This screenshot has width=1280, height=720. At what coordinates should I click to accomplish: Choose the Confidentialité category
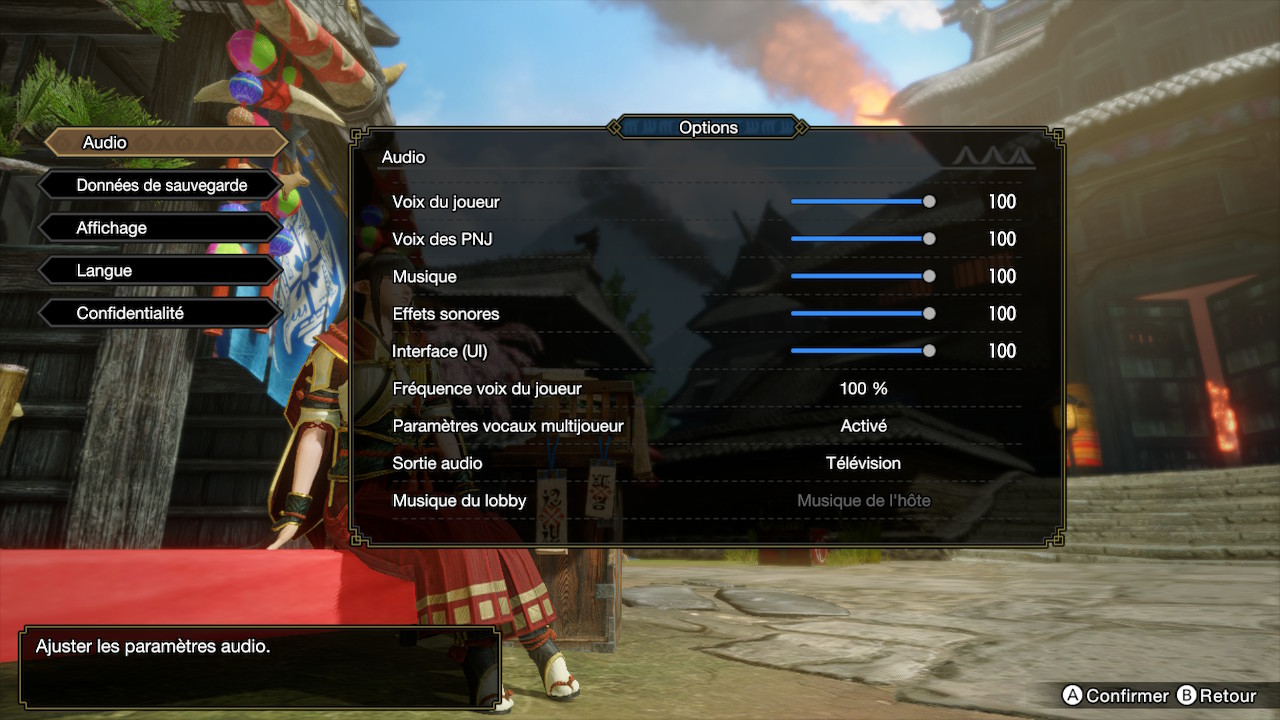pyautogui.click(x=160, y=313)
